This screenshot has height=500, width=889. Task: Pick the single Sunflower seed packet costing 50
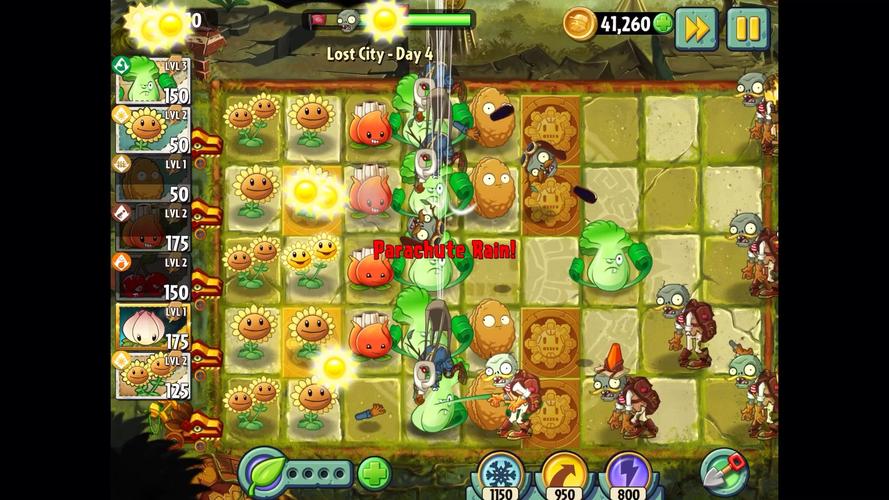[152, 130]
